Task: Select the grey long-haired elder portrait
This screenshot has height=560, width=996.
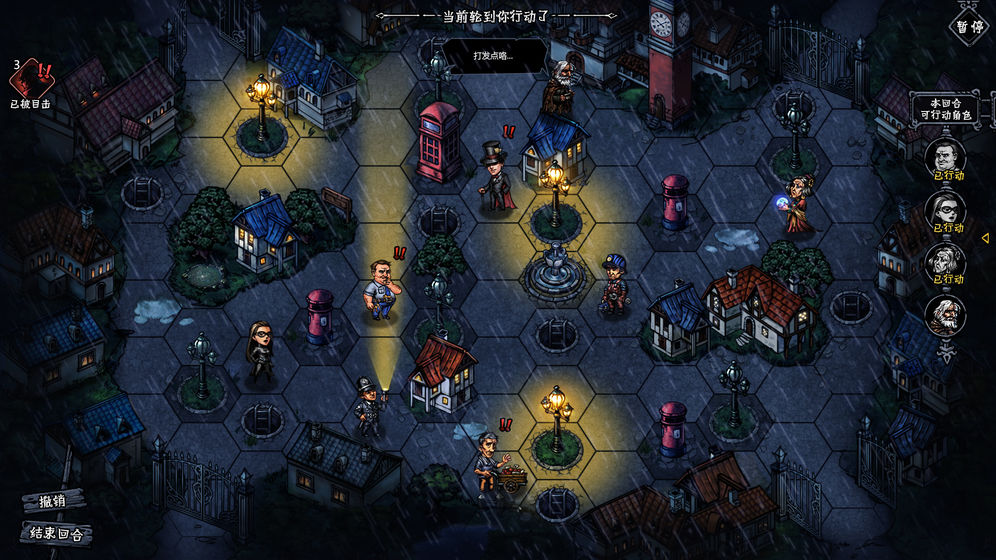Action: tap(944, 261)
